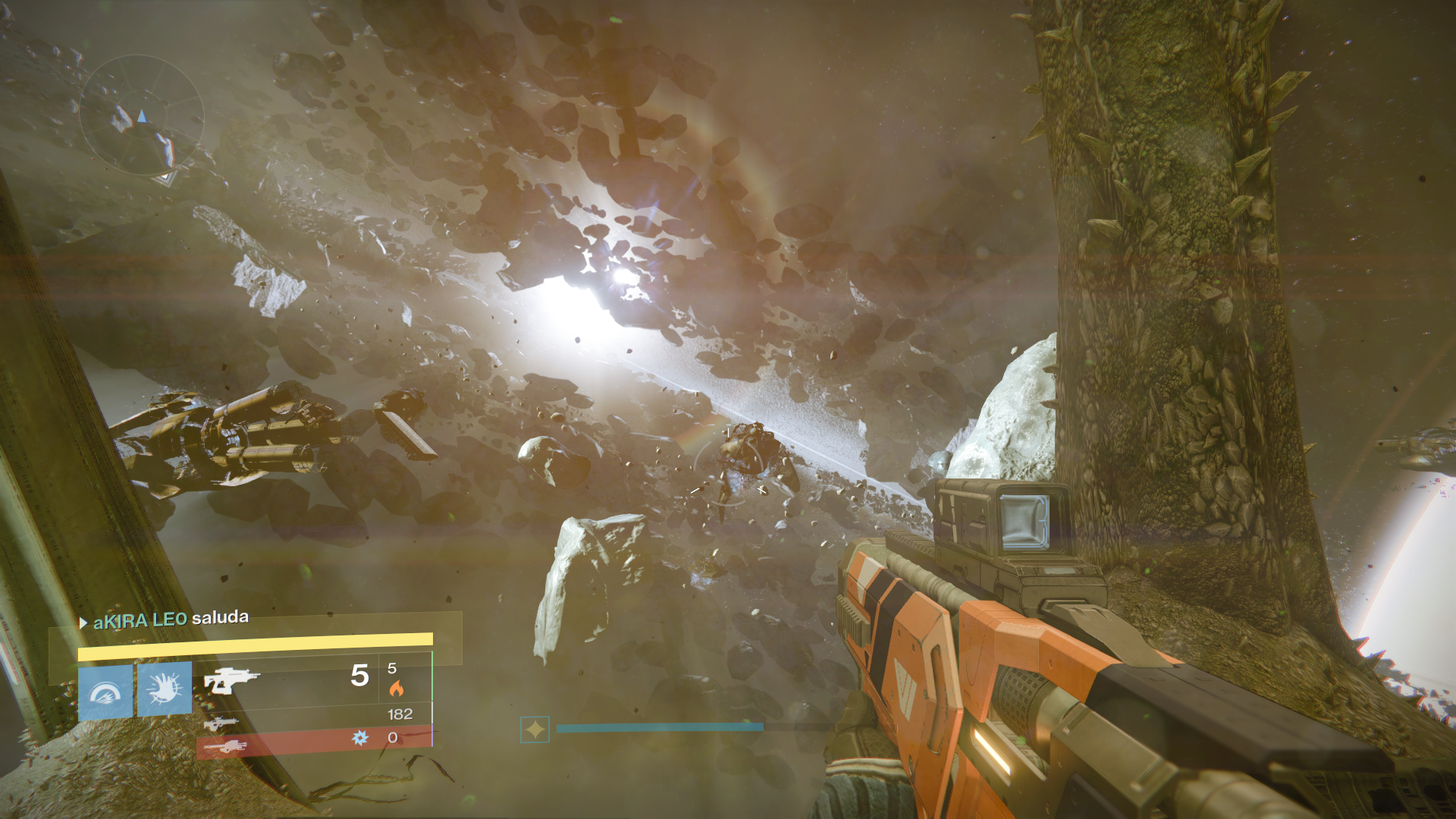Switch to the special weapon with 182 ammo
This screenshot has width=1456, height=819.
[221, 723]
